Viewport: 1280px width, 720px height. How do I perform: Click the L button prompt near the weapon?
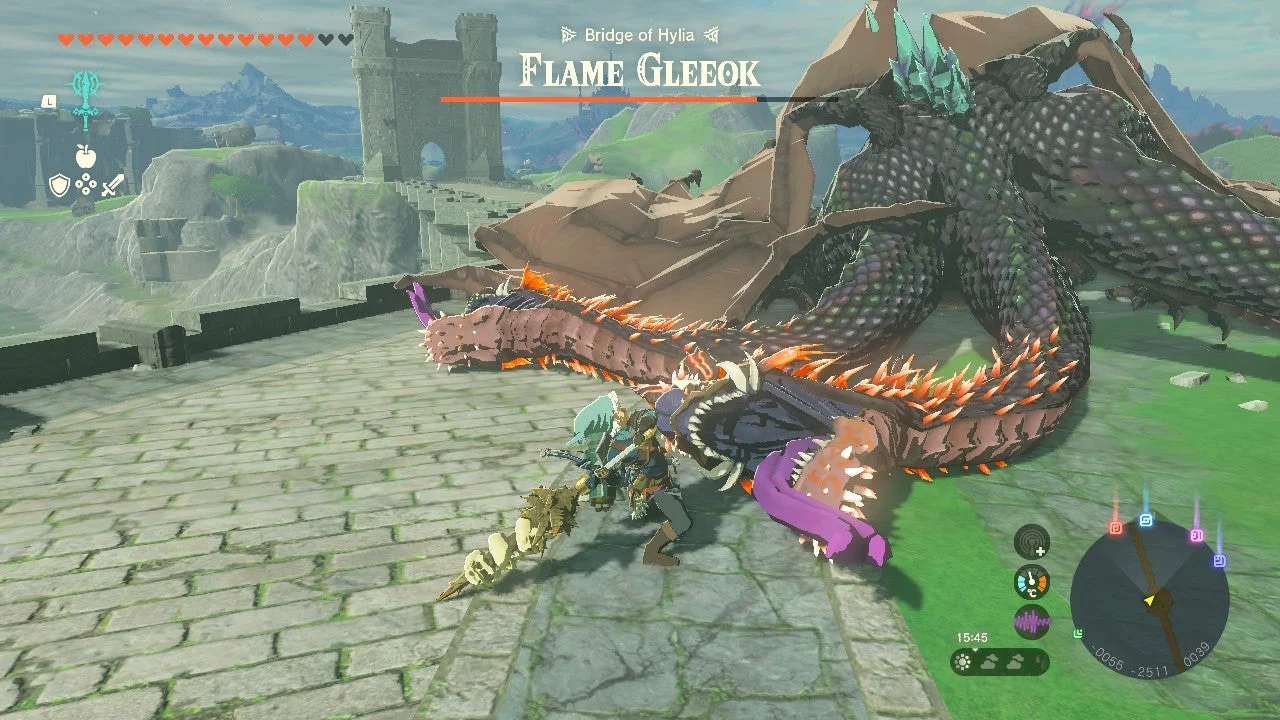pos(49,100)
